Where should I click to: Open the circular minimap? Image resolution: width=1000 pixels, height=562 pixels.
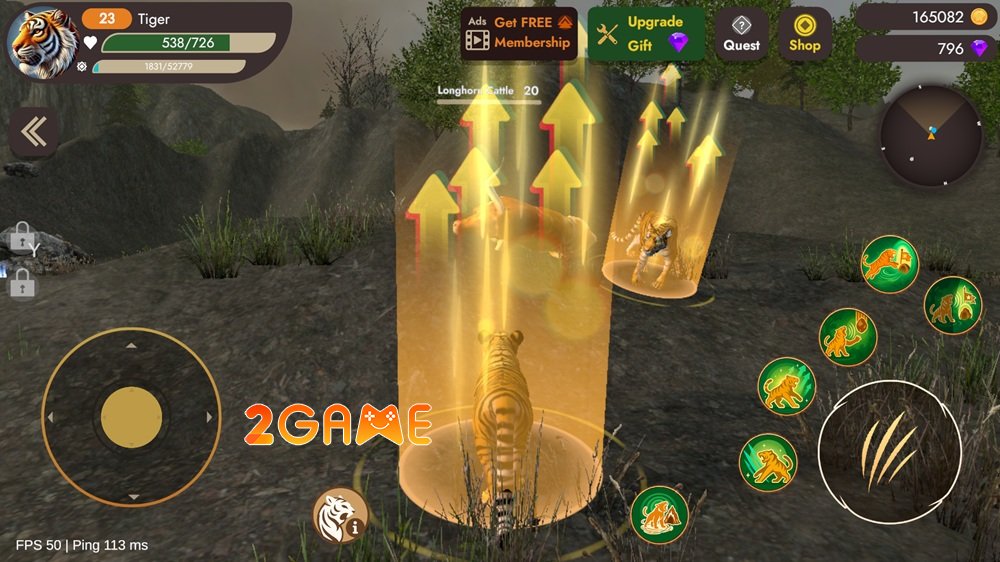(x=931, y=135)
